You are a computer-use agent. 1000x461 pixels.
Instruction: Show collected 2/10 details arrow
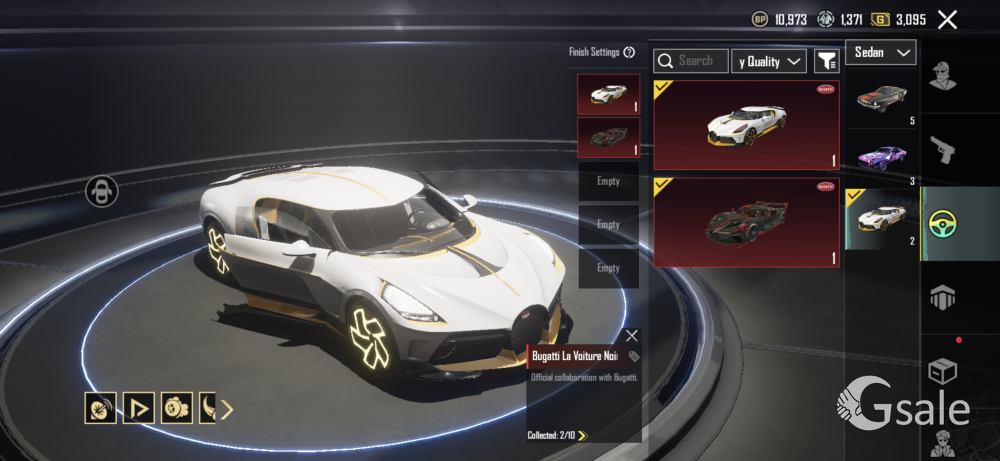click(x=582, y=436)
